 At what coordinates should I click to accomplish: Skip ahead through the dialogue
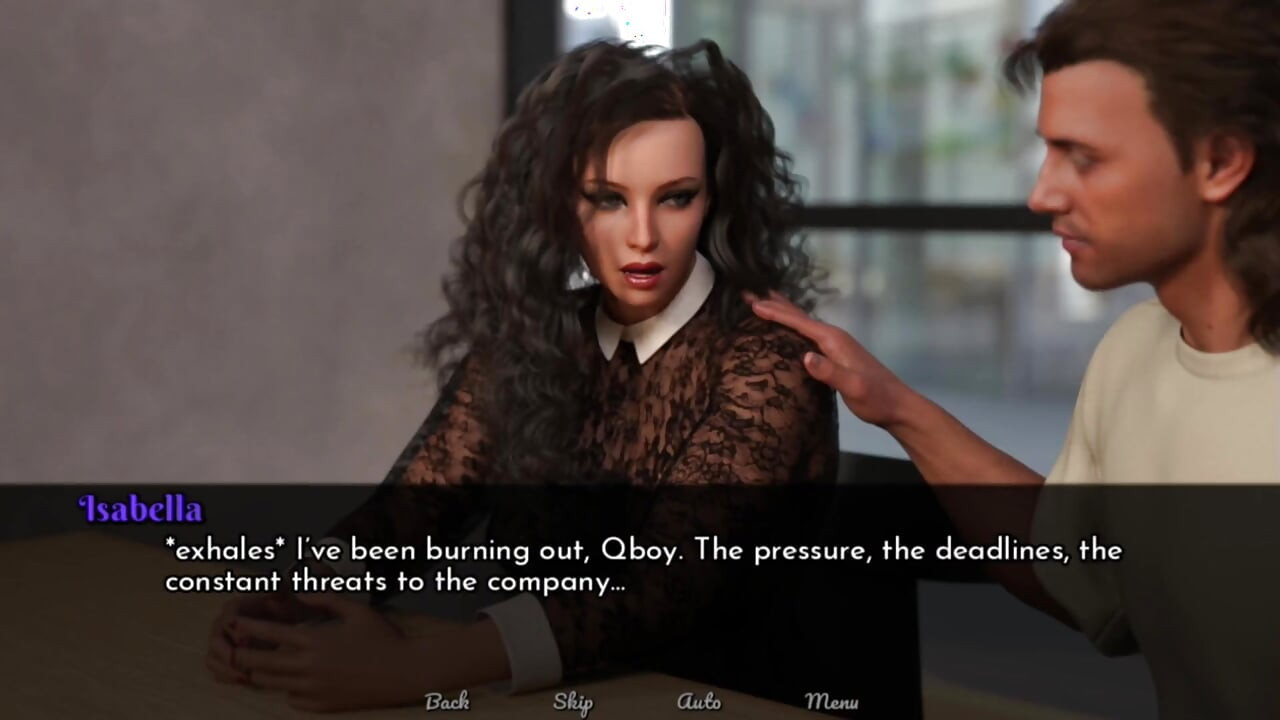tap(573, 702)
